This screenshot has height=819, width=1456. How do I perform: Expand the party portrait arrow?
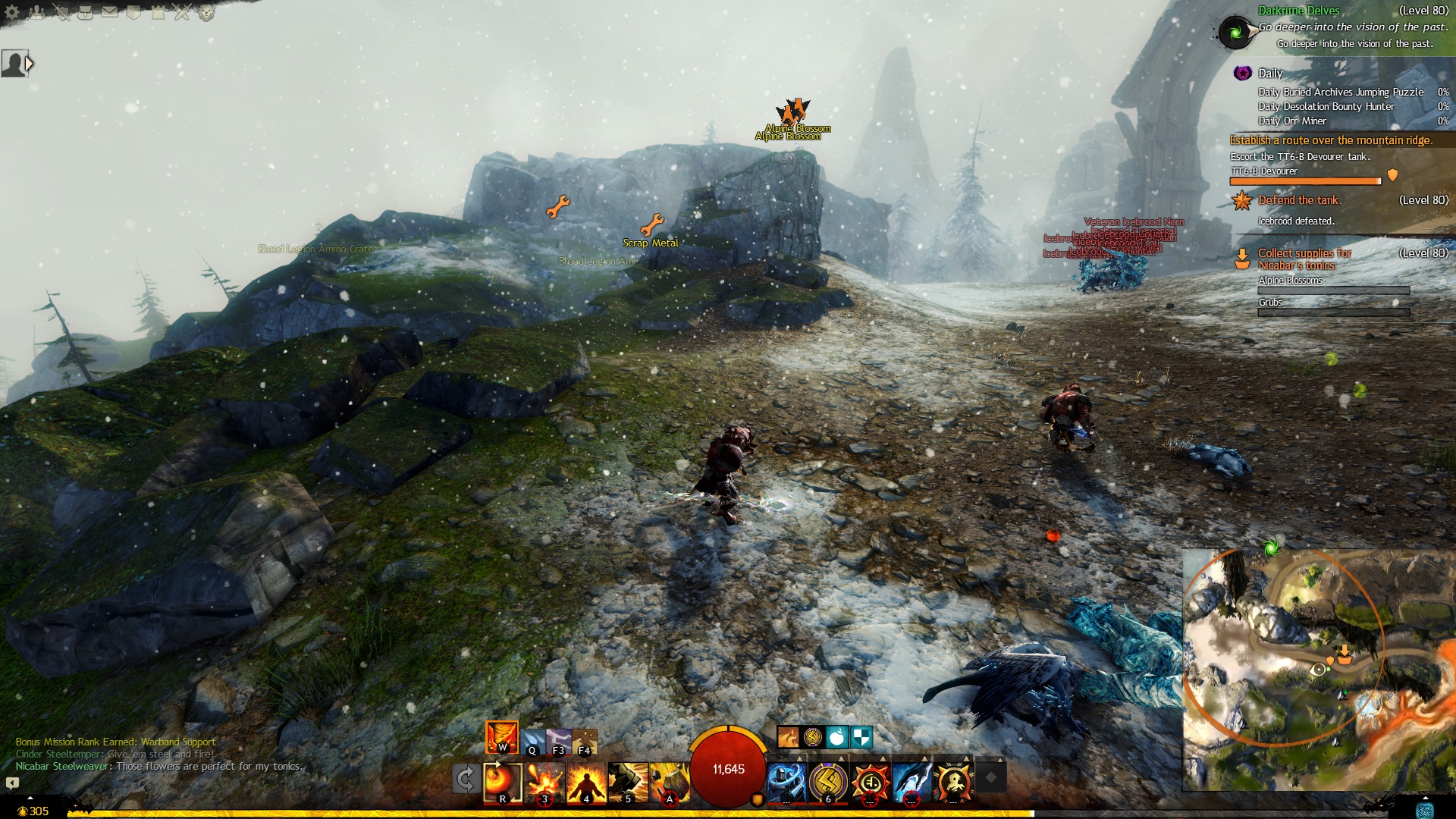[x=29, y=64]
